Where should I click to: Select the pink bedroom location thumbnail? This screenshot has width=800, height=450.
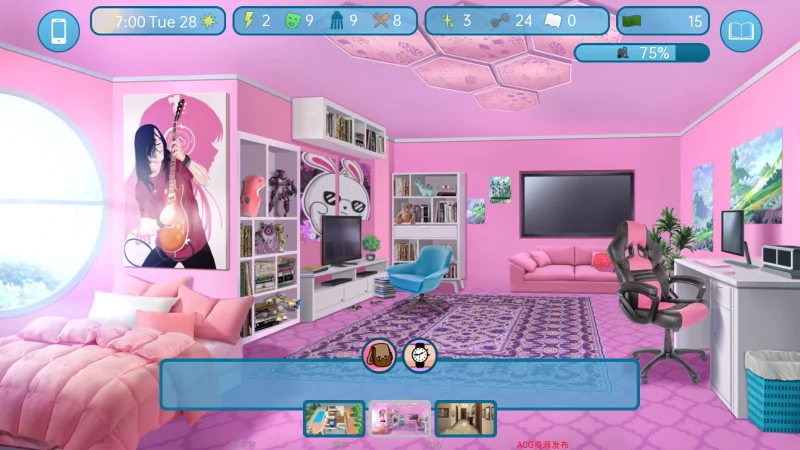click(x=400, y=418)
